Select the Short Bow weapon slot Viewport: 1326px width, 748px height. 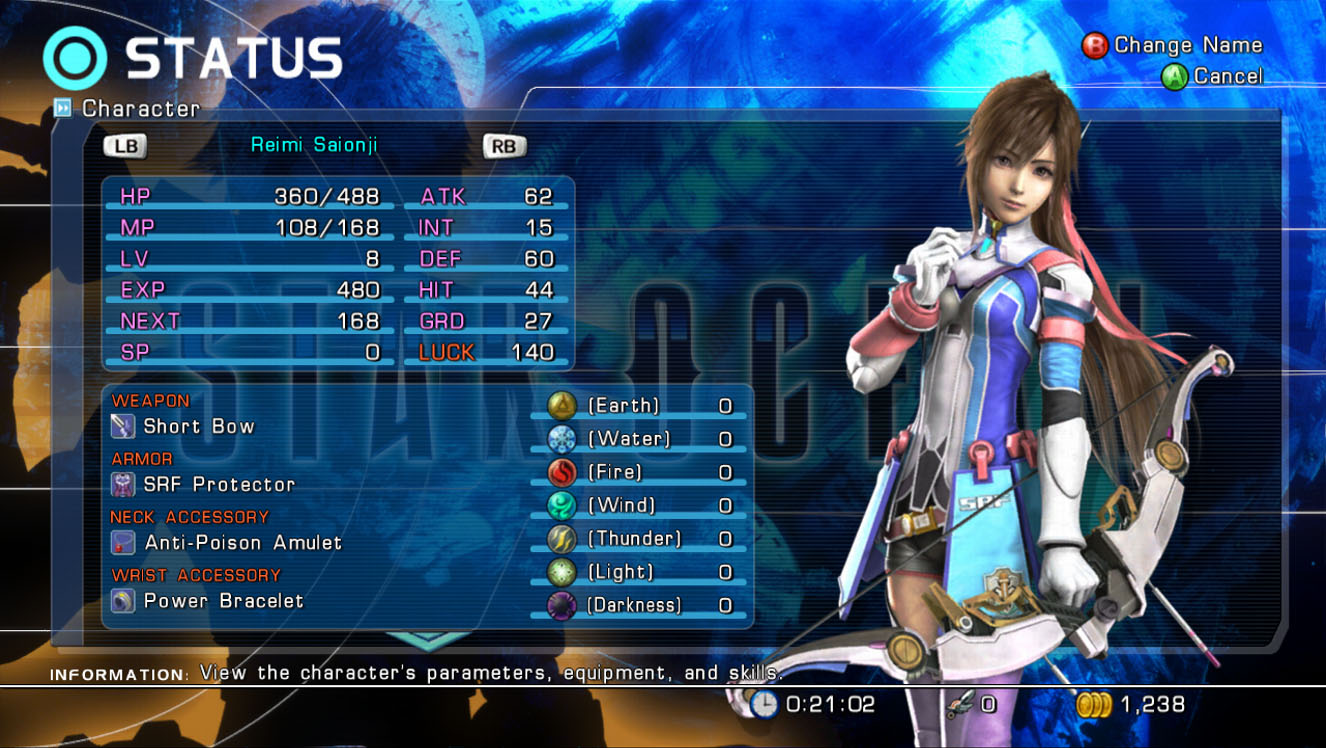point(198,427)
